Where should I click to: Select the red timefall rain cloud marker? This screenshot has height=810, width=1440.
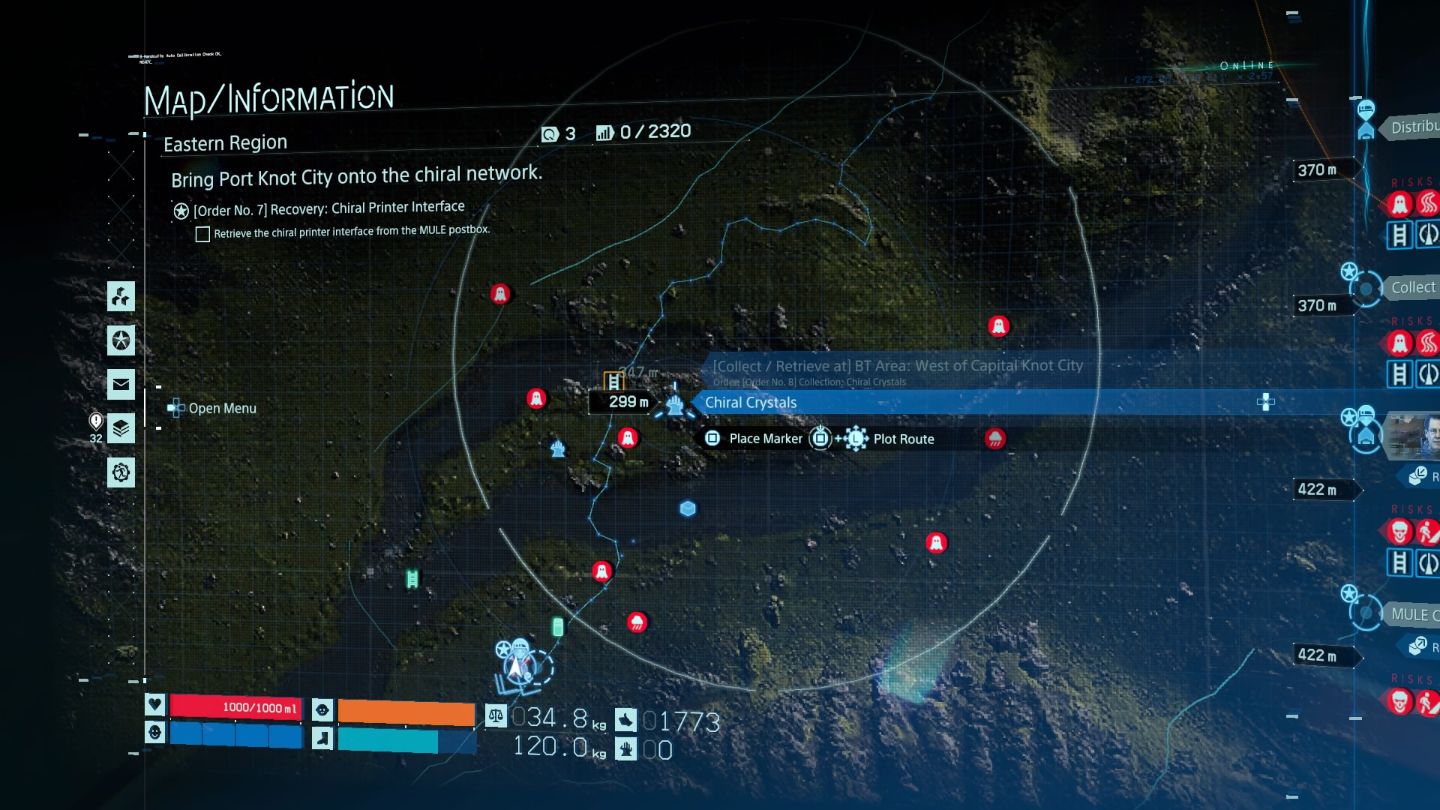pos(995,438)
